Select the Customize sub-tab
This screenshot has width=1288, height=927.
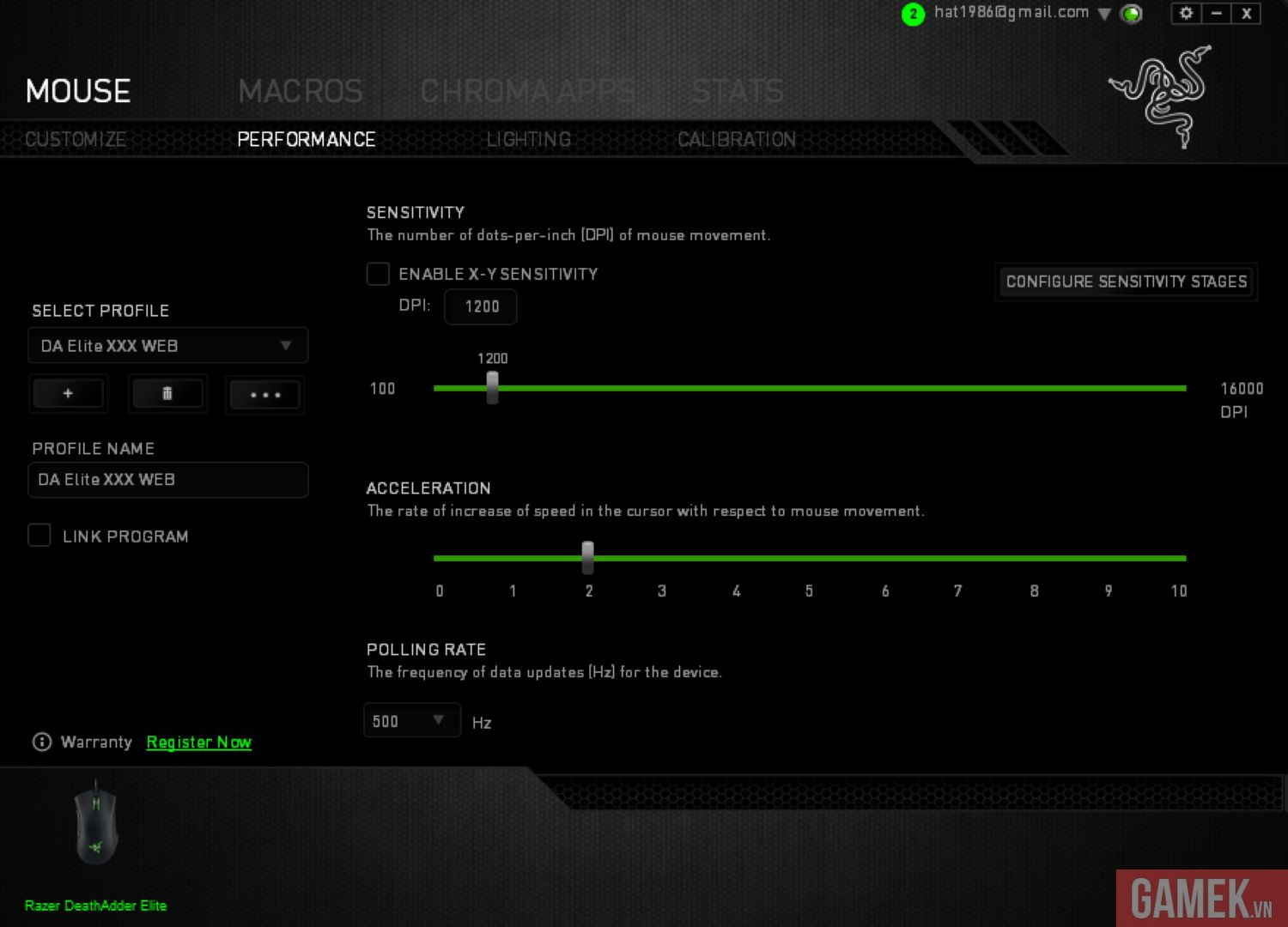[x=76, y=139]
